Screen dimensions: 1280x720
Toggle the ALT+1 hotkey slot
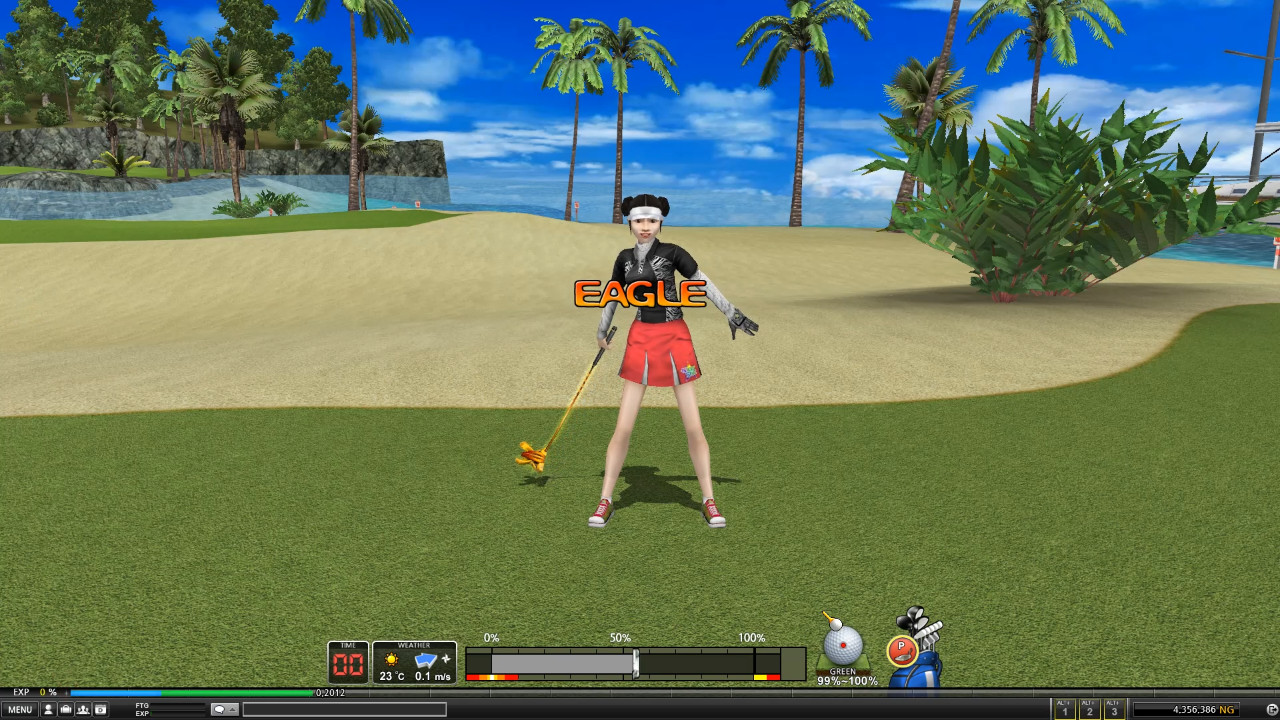point(1064,707)
